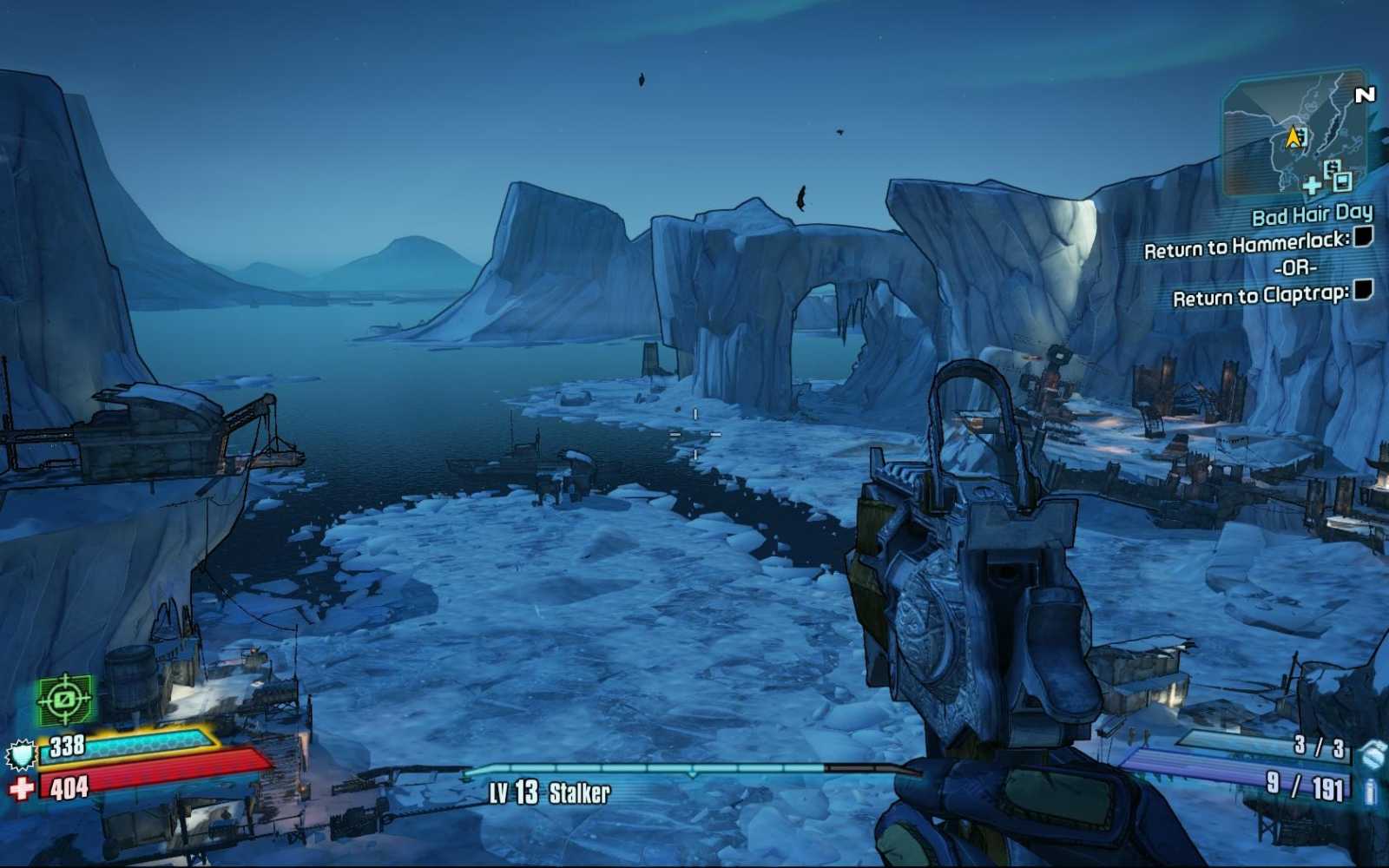Image resolution: width=1389 pixels, height=868 pixels.
Task: Activate the green crosshair action skill icon
Action: [64, 699]
